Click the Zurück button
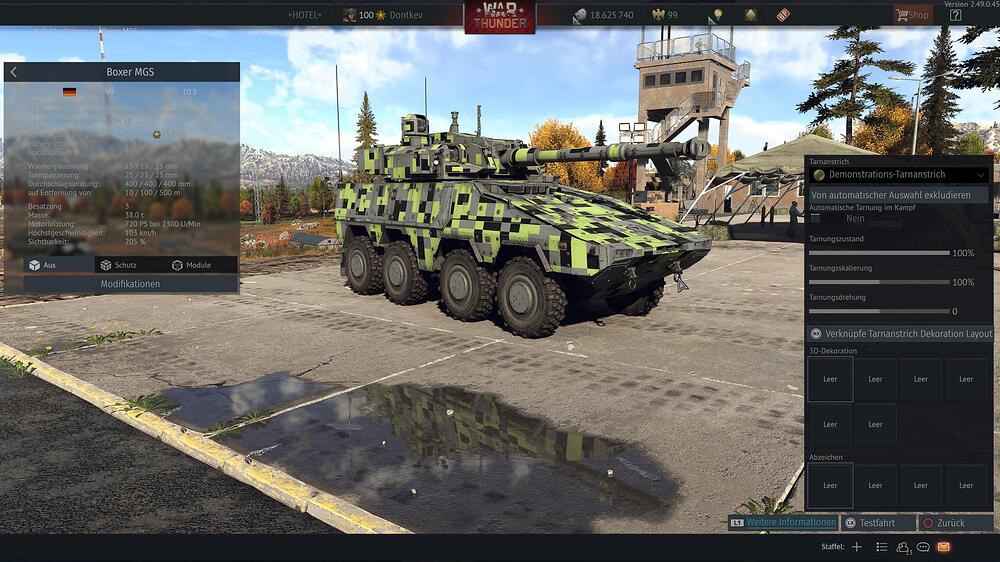The image size is (1000, 562). 955,523
